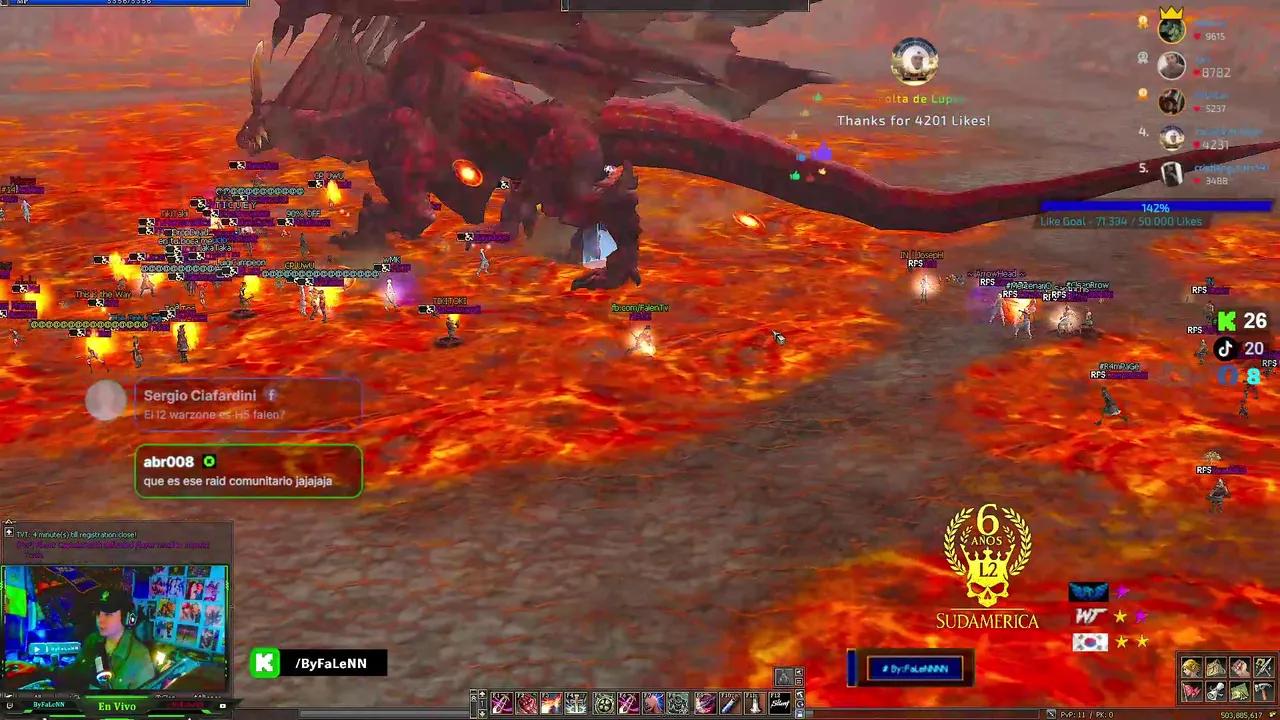Open character status via the head icon
This screenshot has width=1280, height=720.
click(1192, 667)
